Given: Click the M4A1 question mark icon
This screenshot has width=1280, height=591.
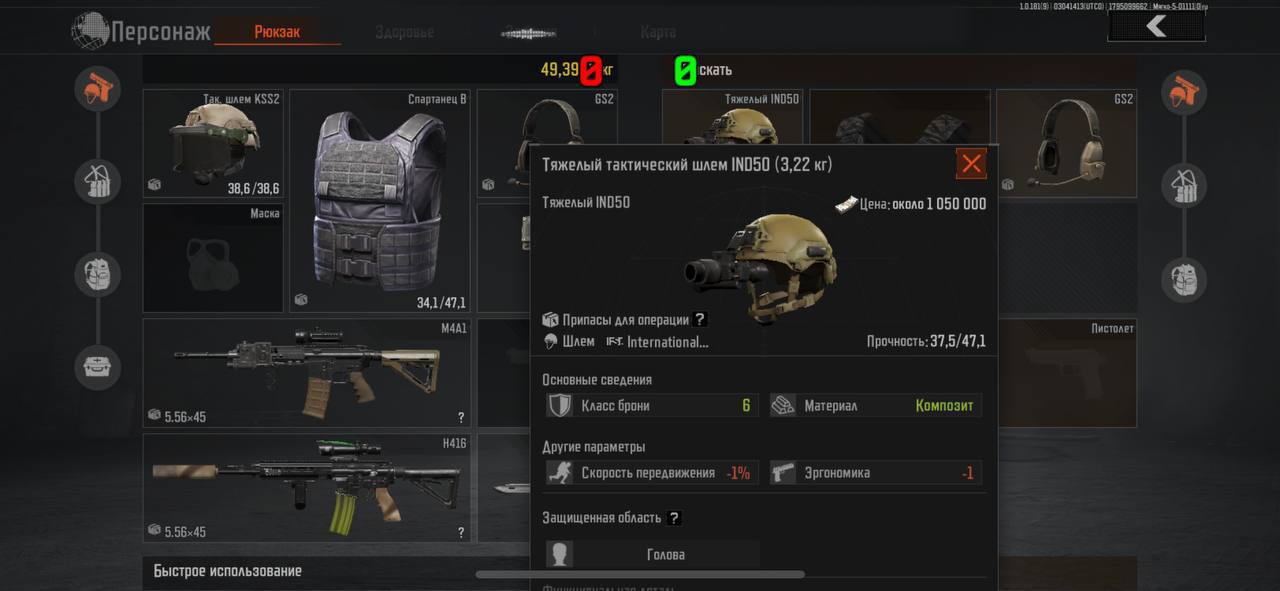Looking at the screenshot, I should 461,418.
